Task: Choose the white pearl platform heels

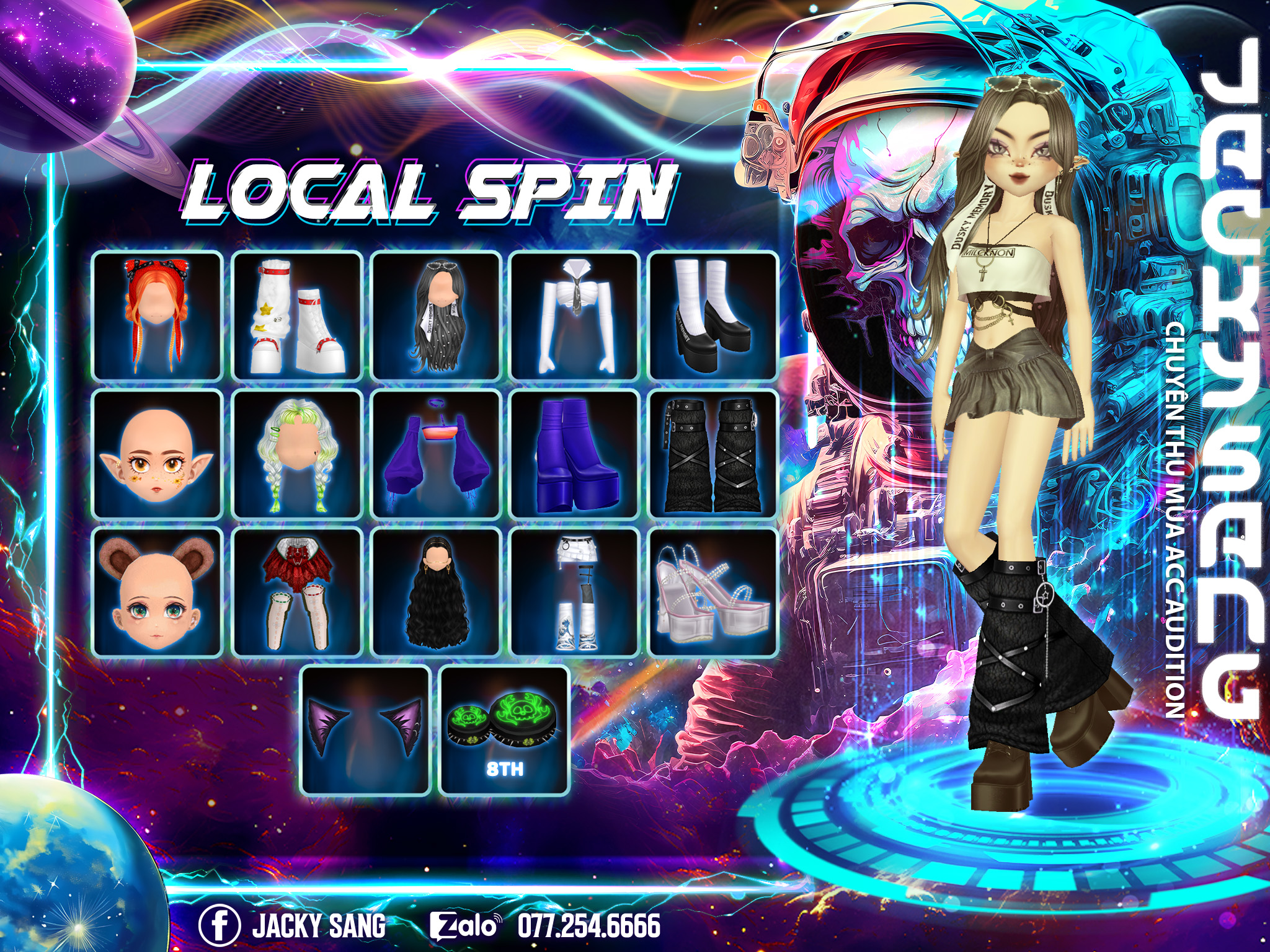Action: pyautogui.click(x=714, y=593)
